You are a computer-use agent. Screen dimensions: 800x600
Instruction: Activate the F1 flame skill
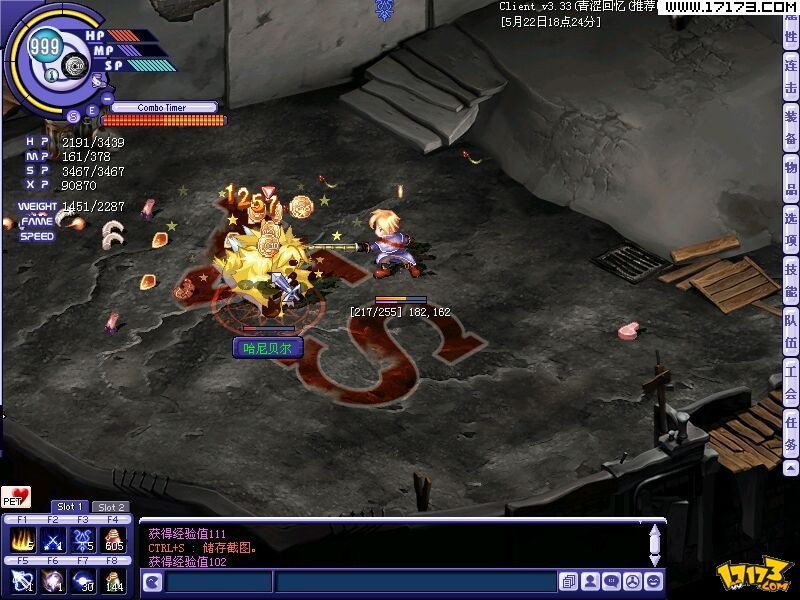(22, 539)
